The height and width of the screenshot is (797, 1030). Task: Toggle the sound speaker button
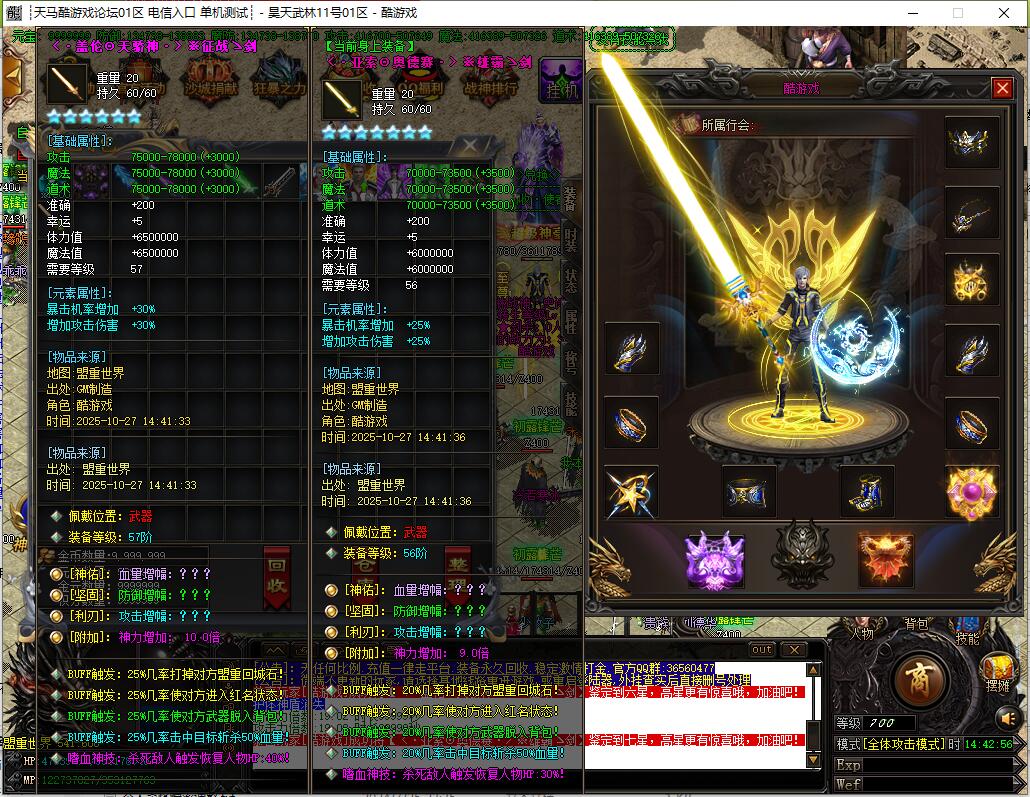point(1009,718)
